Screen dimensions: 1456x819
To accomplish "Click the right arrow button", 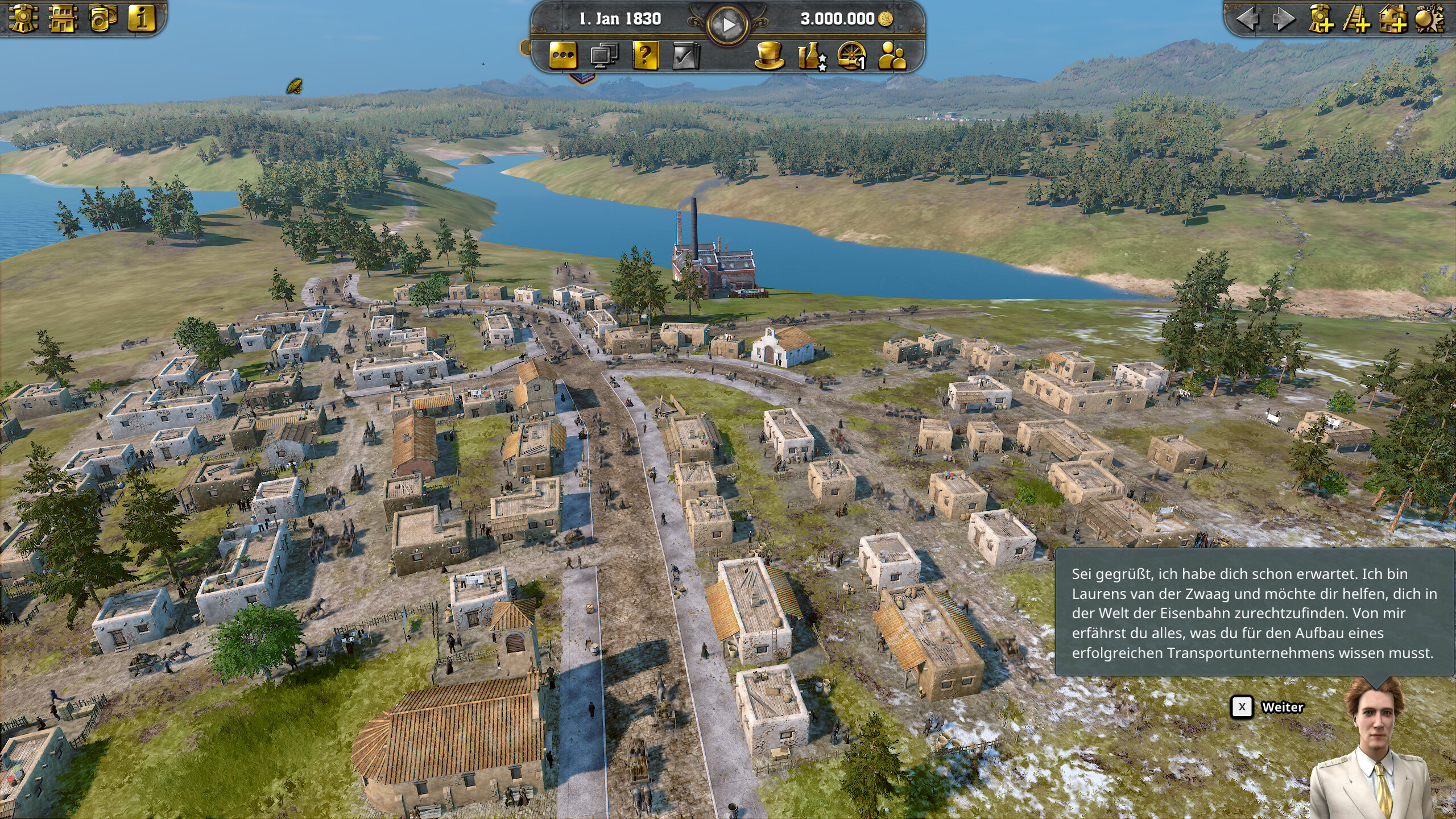I will click(x=1283, y=19).
